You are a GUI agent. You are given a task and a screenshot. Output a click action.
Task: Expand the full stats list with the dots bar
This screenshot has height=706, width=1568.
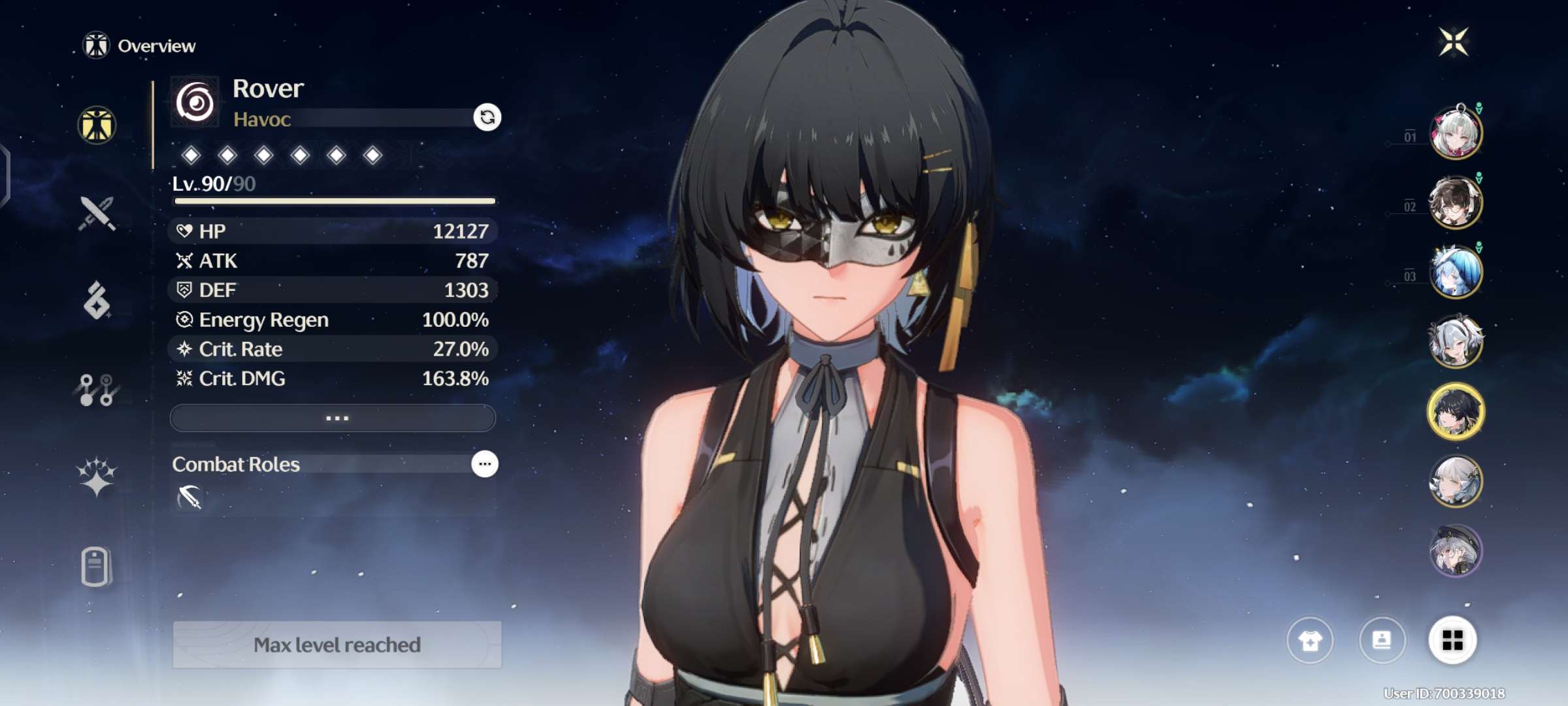pyautogui.click(x=333, y=418)
